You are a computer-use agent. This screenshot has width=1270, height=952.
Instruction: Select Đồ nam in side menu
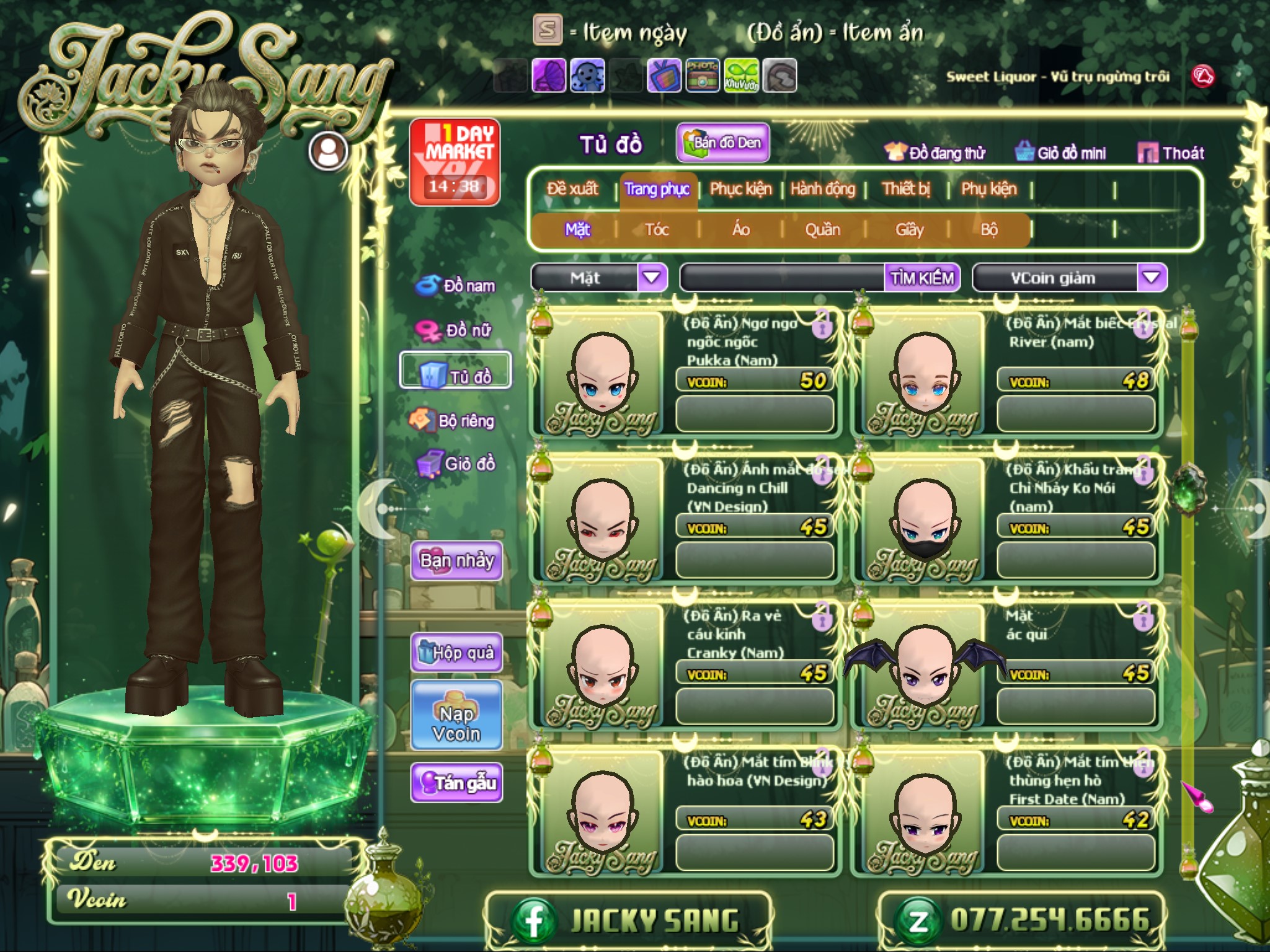[x=457, y=286]
